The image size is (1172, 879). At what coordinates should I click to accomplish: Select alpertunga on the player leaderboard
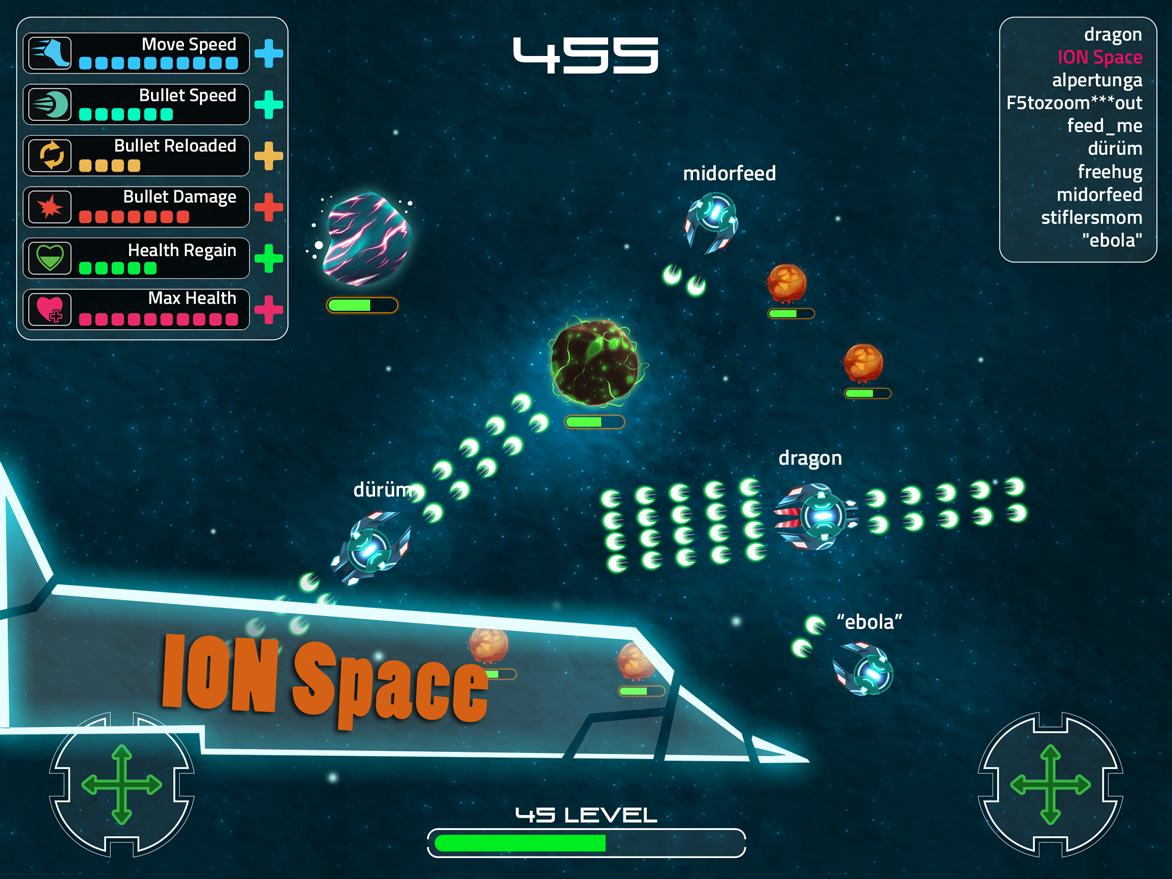1096,80
